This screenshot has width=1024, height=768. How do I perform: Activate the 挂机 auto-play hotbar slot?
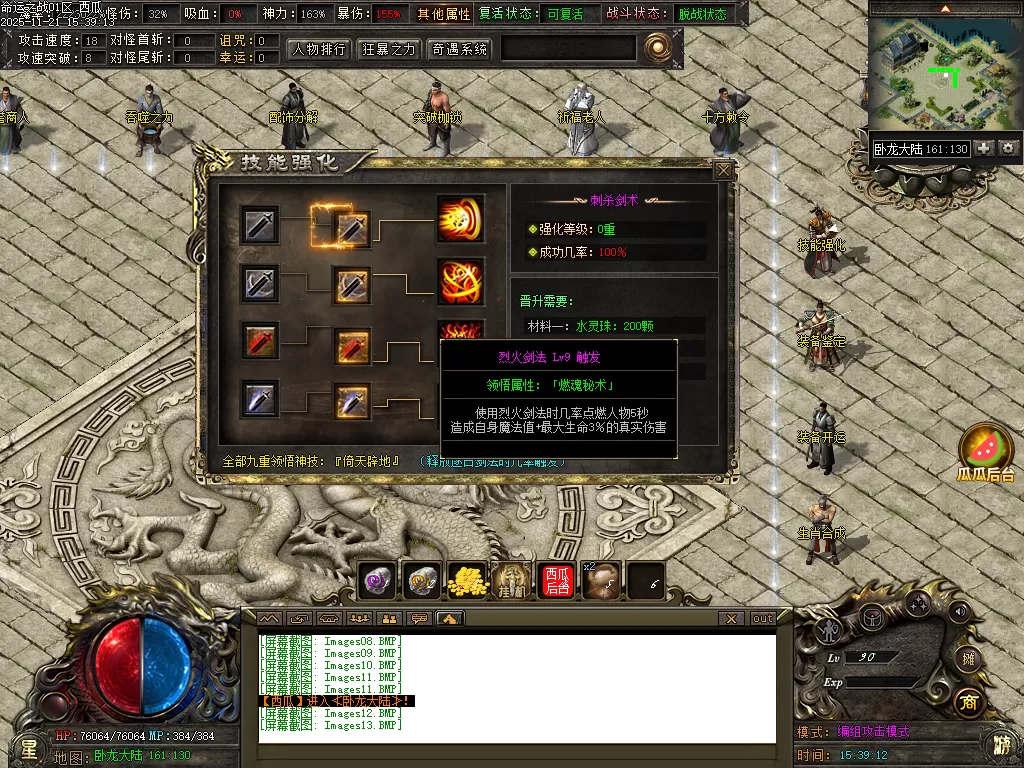click(x=512, y=580)
